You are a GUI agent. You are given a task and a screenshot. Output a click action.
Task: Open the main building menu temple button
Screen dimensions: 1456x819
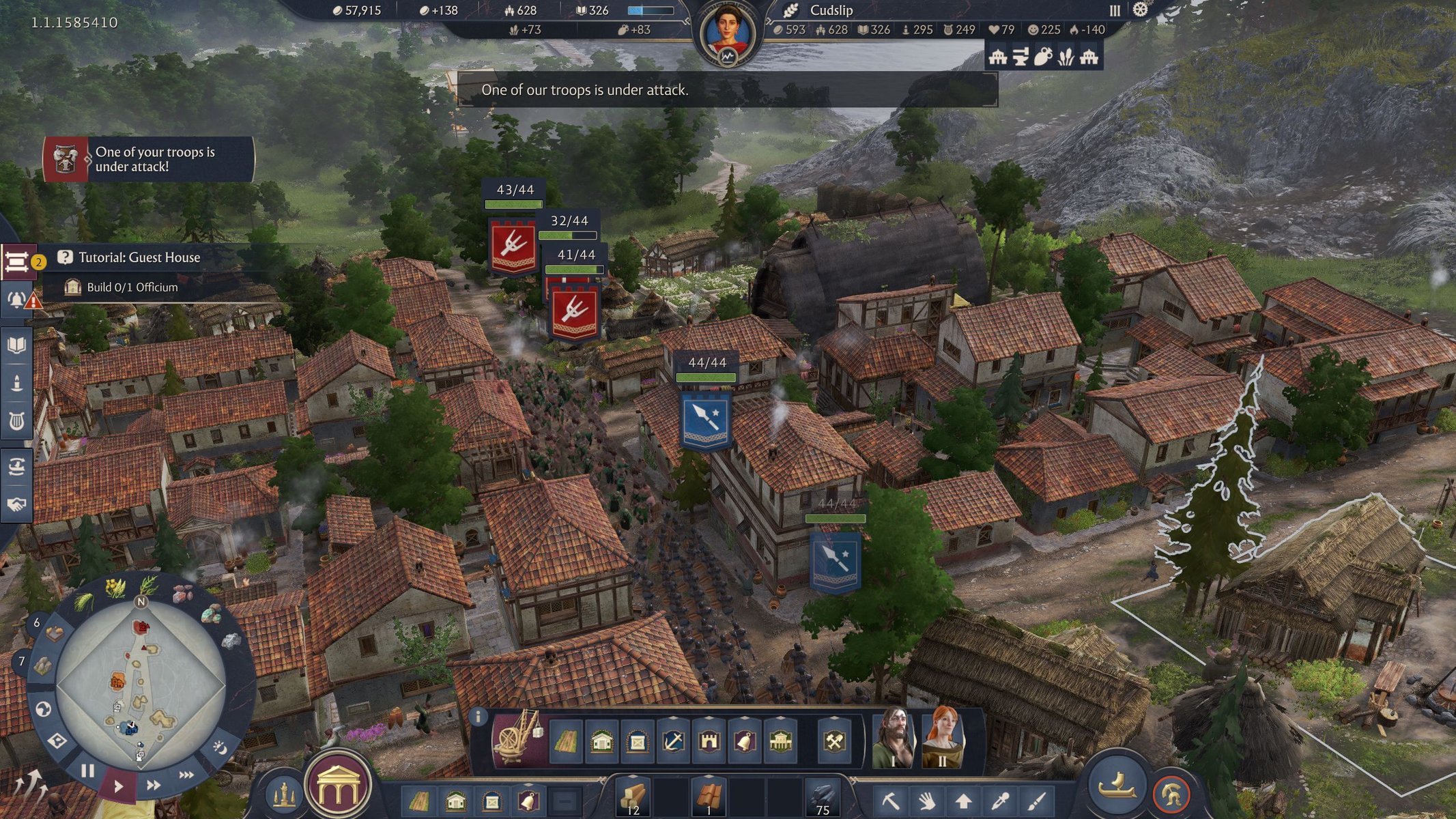click(x=337, y=785)
